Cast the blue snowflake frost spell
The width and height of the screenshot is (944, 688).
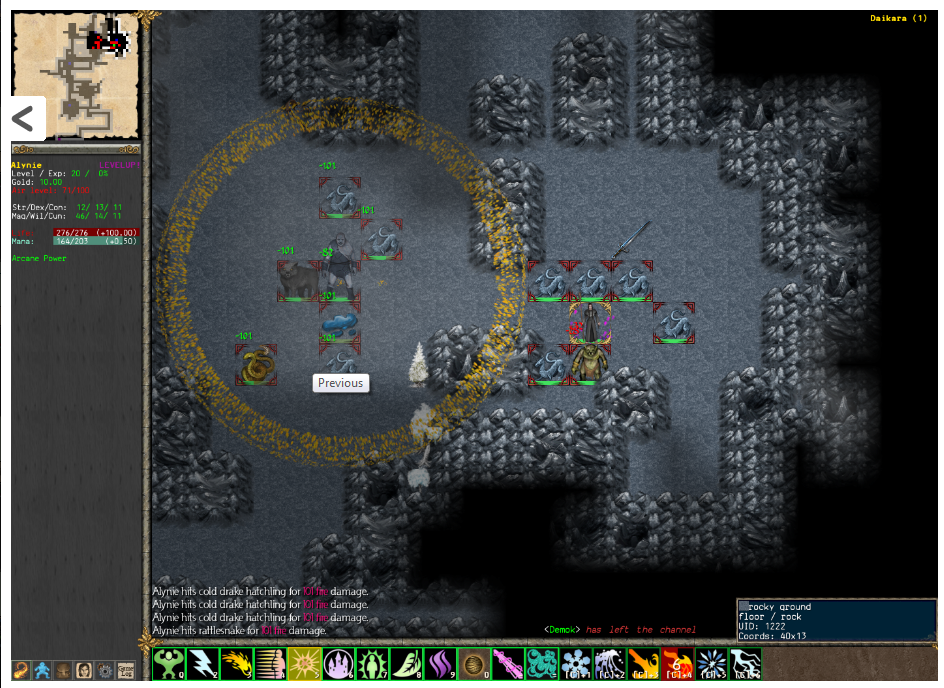tap(575, 664)
